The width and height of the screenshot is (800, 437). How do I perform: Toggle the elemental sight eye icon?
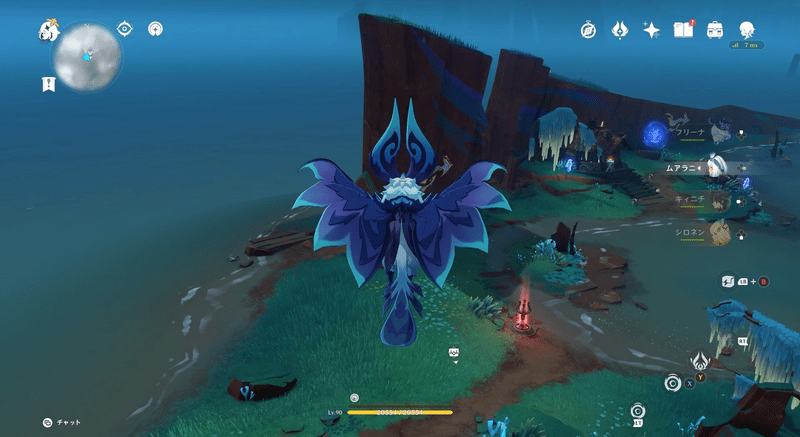click(x=125, y=29)
